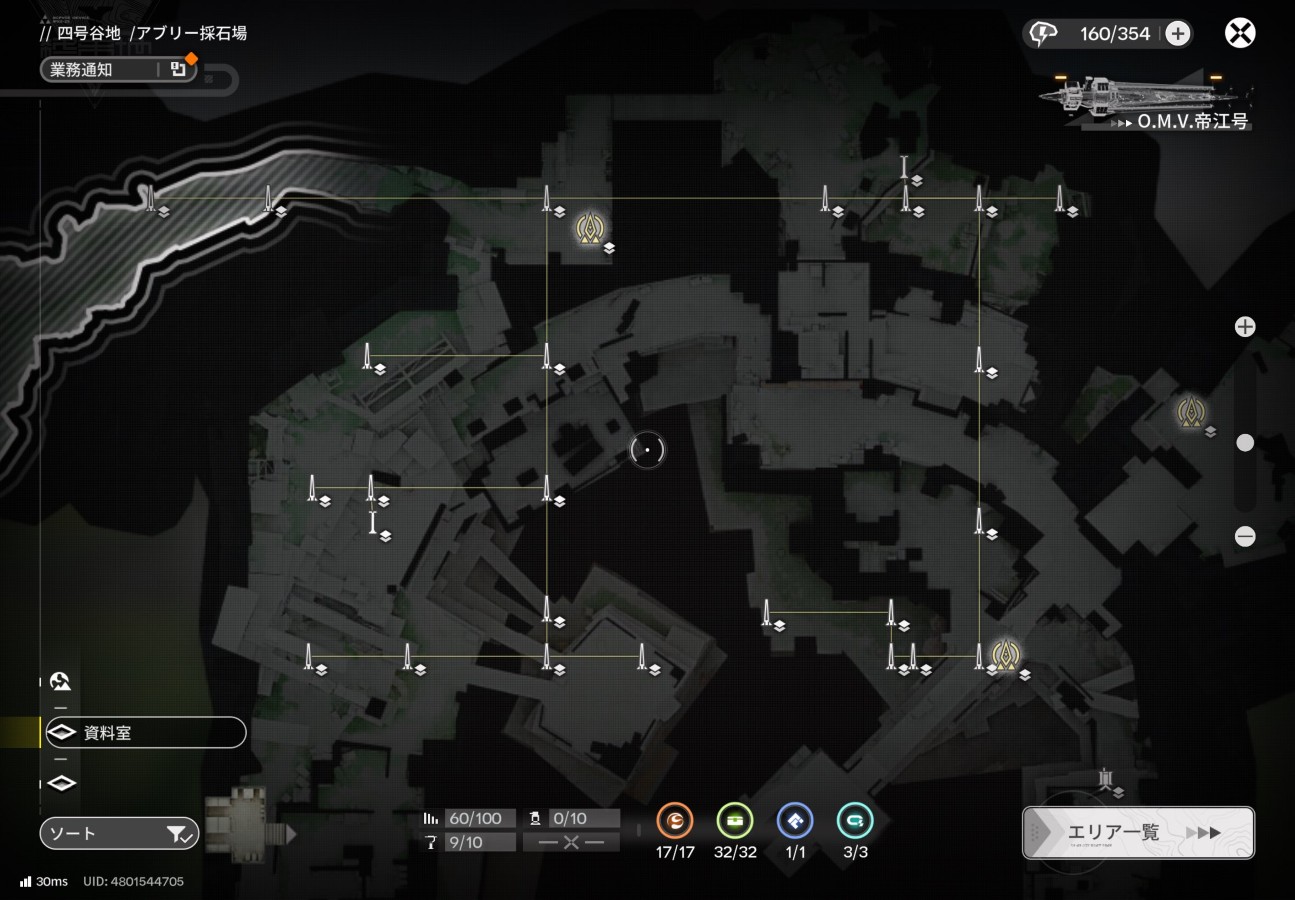This screenshot has height=900, width=1295.
Task: Click the teal 3/3 tracker icon
Action: click(855, 822)
